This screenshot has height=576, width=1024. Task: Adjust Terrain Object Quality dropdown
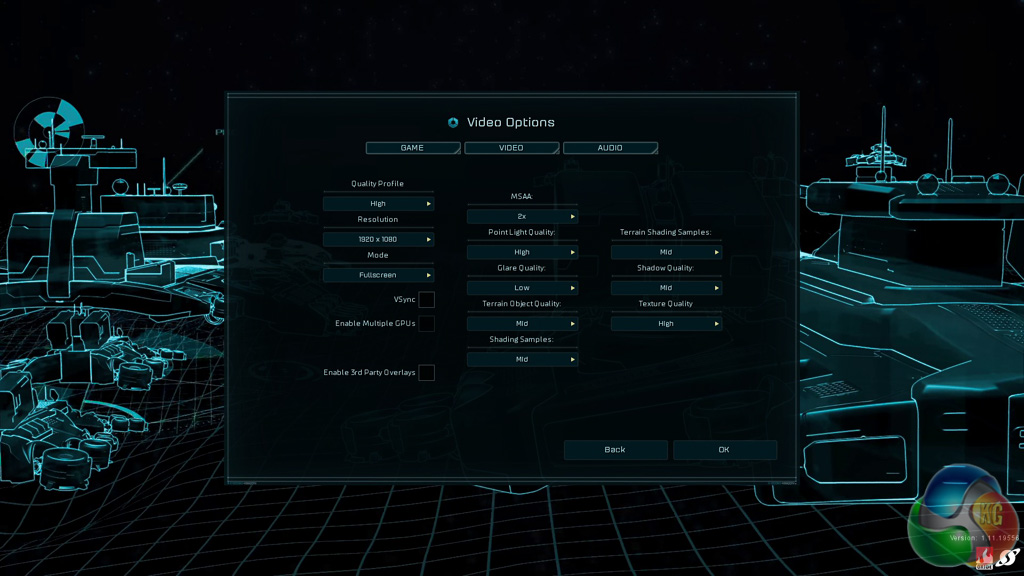522,324
